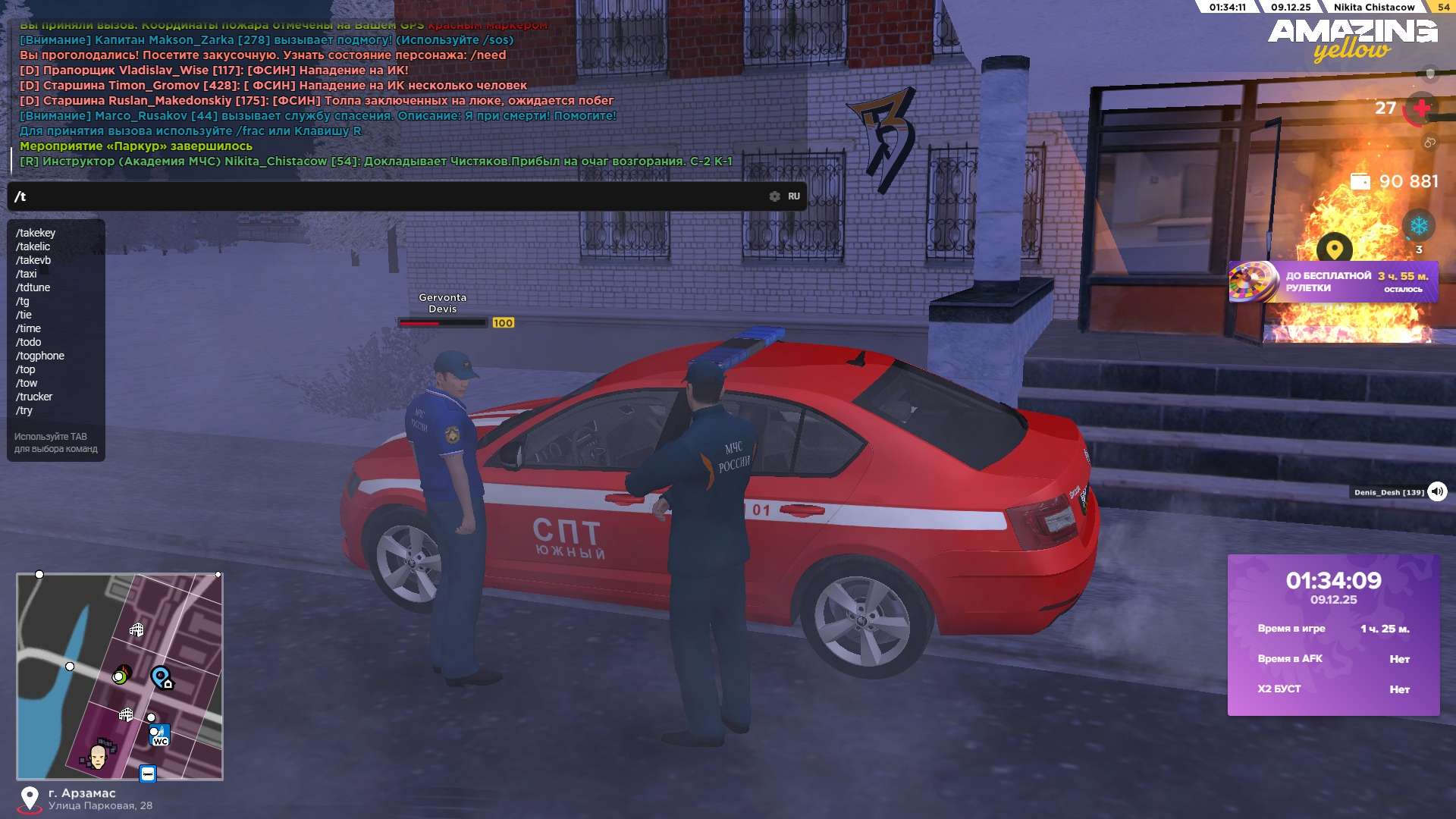This screenshot has height=819, width=1456.
Task: Choose the /trucker command suggestion
Action: 35,397
